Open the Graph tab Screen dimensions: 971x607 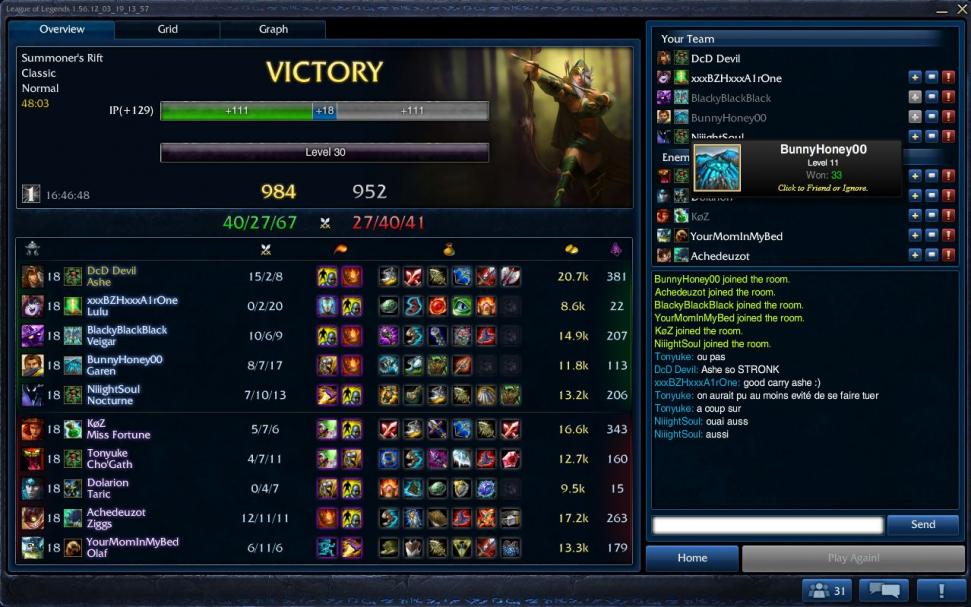tap(273, 30)
